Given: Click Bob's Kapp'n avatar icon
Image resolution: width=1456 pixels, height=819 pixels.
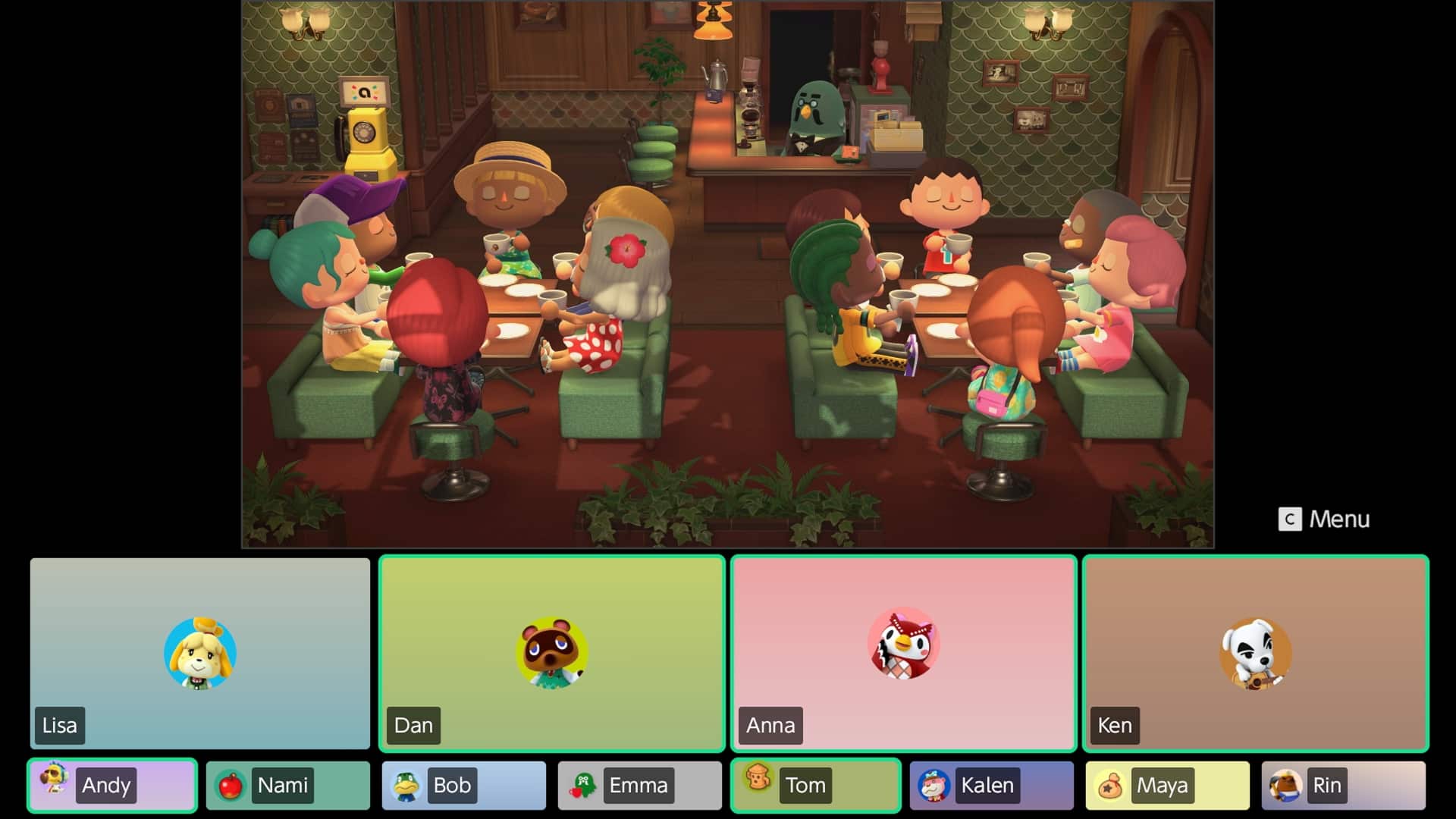Looking at the screenshot, I should pyautogui.click(x=404, y=786).
